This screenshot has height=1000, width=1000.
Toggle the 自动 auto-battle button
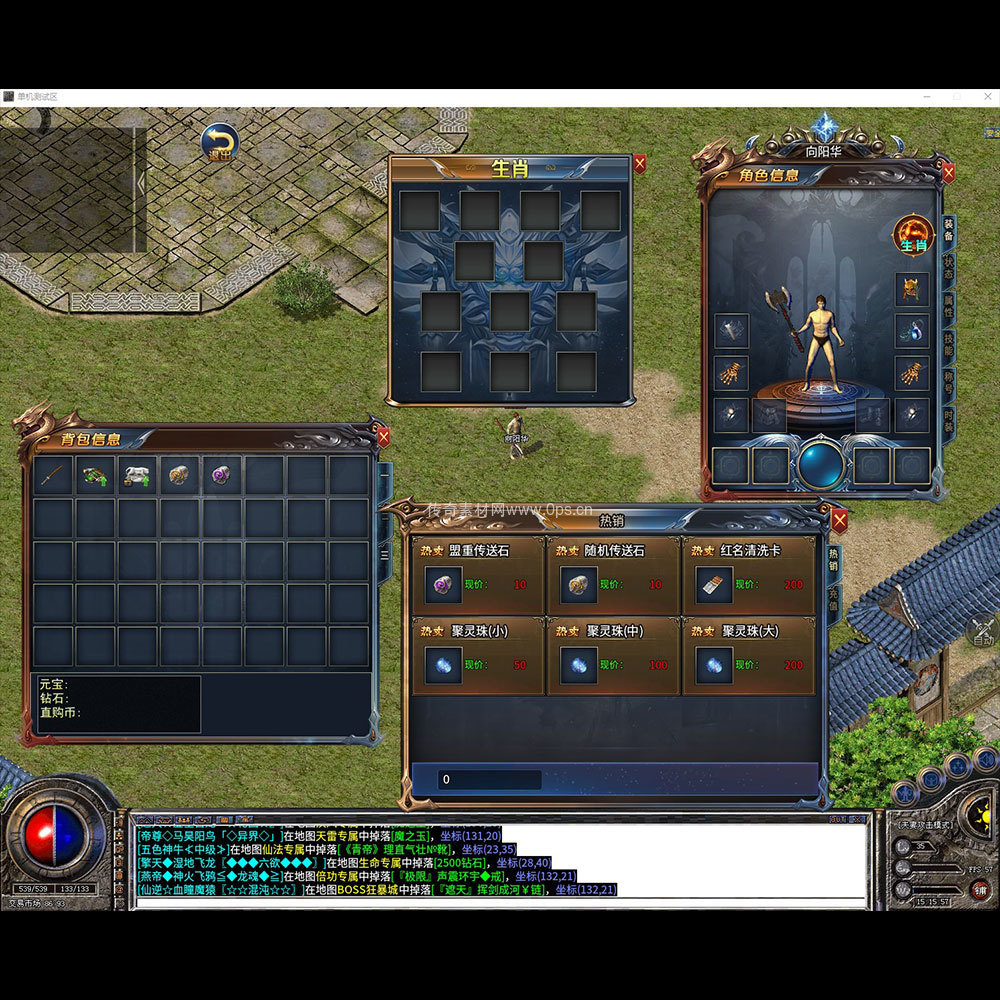[983, 632]
